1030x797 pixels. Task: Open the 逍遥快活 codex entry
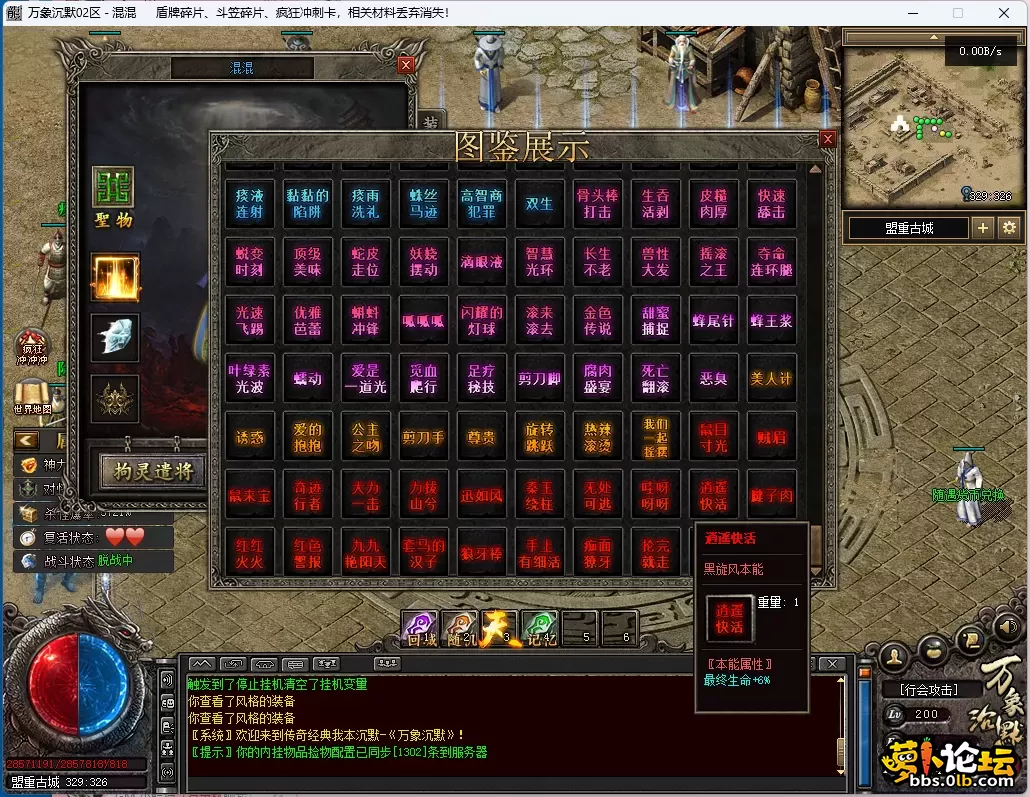point(713,495)
